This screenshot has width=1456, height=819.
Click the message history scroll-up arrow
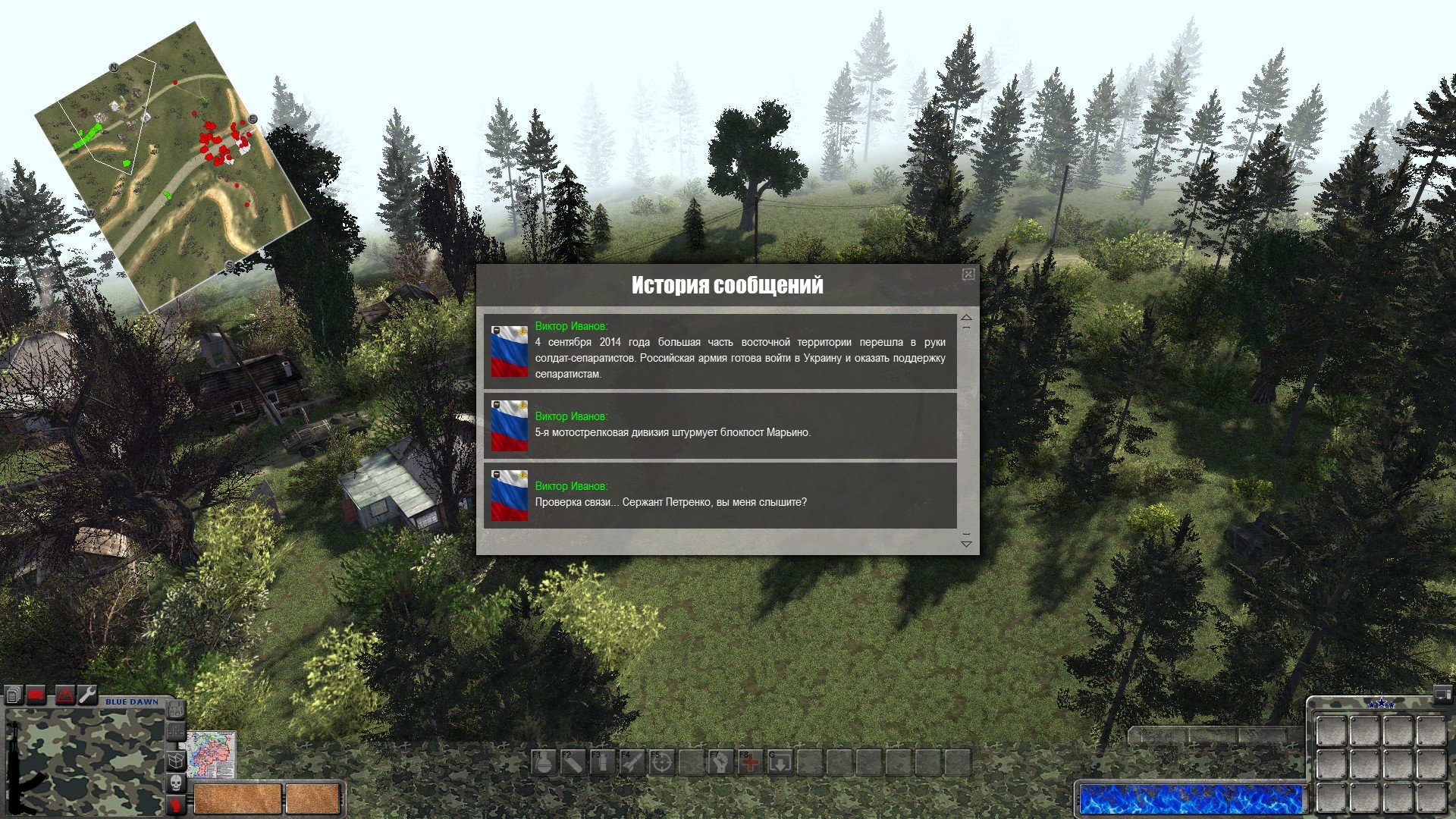(x=966, y=318)
